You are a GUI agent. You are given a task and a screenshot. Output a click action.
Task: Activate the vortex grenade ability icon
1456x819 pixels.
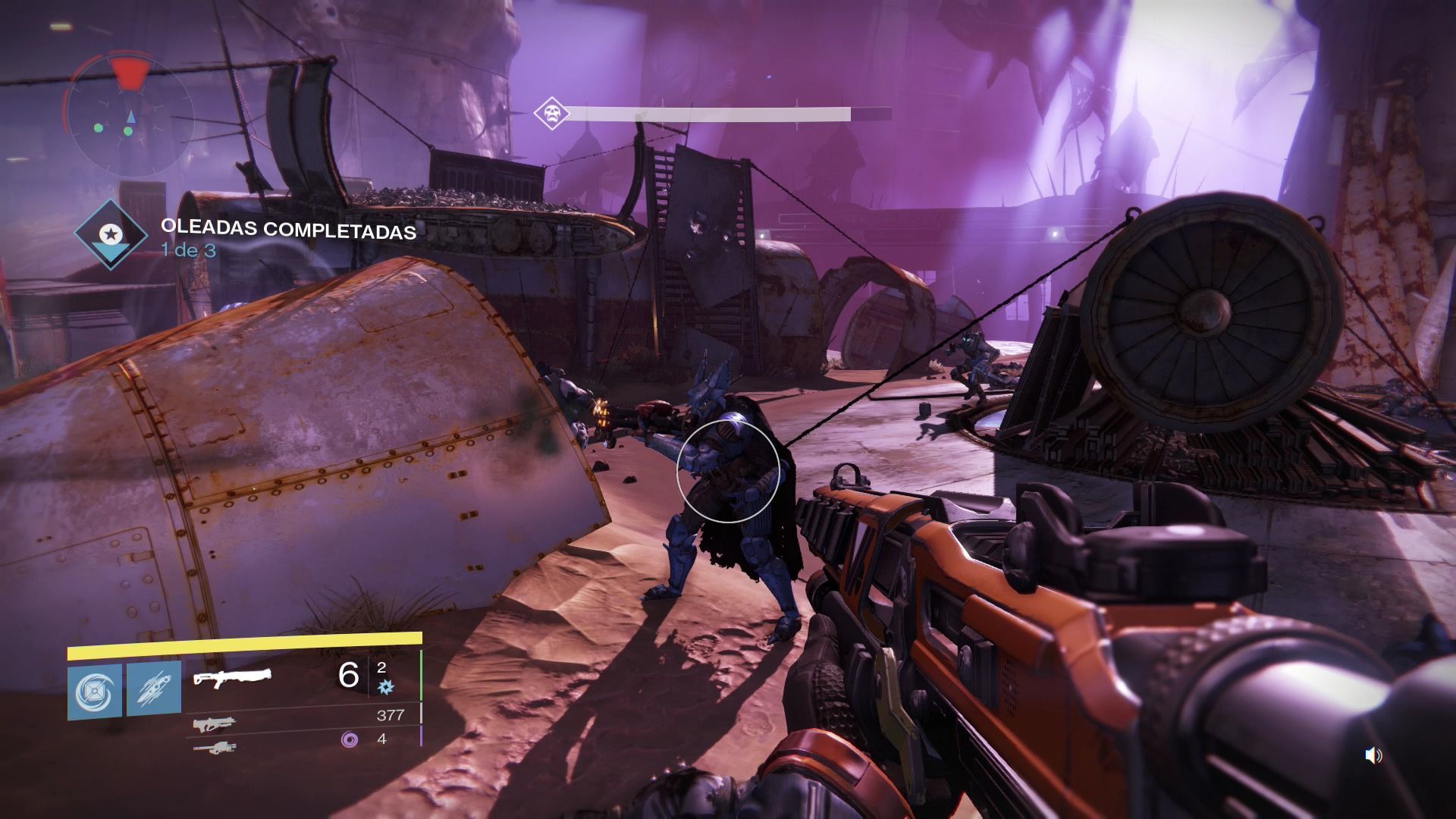(95, 692)
